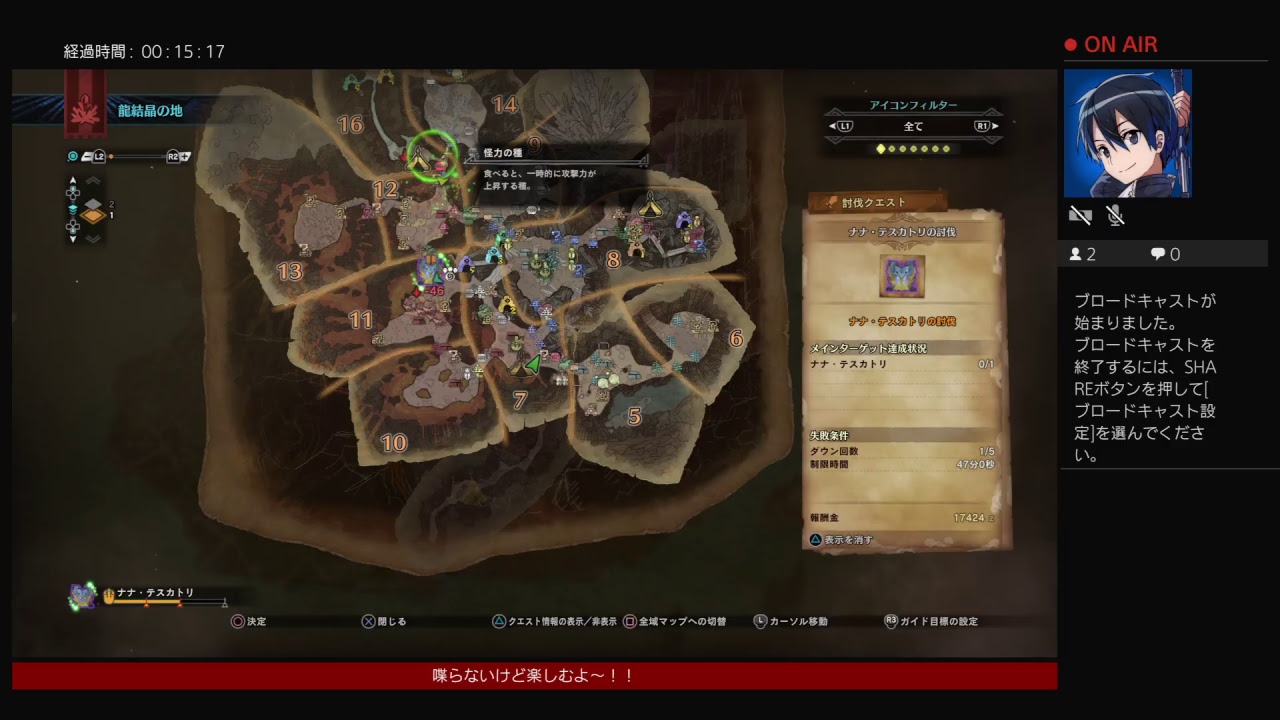Click the camp tent icon in area 1
This screenshot has width=1280, height=720.
pyautogui.click(x=417, y=158)
